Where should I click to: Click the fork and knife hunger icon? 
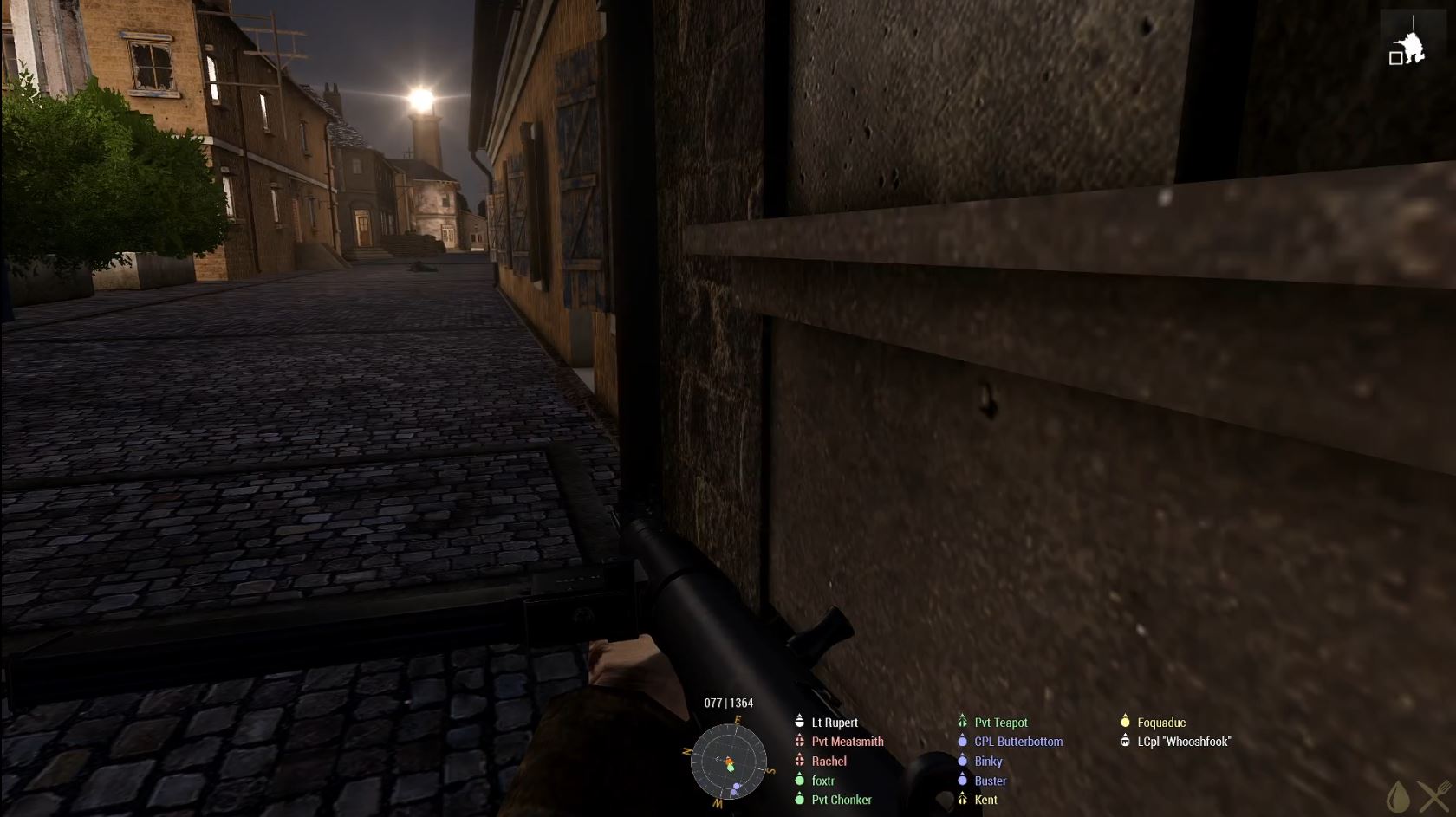pos(1434,795)
